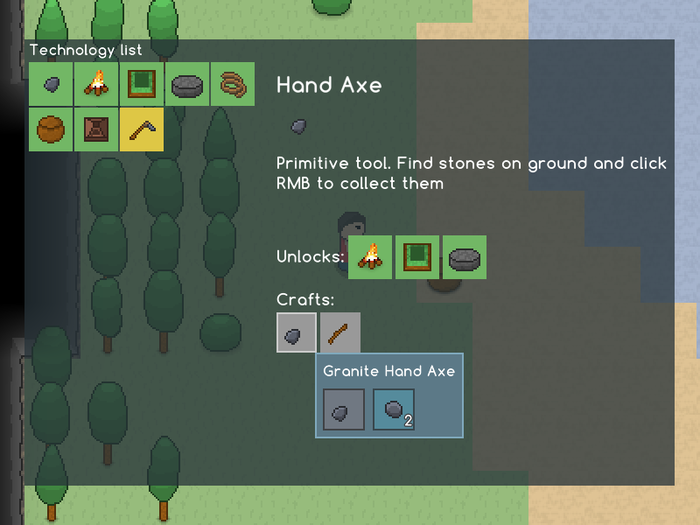Open the campfire icon next to Unlocks
The width and height of the screenshot is (700, 525).
370,257
